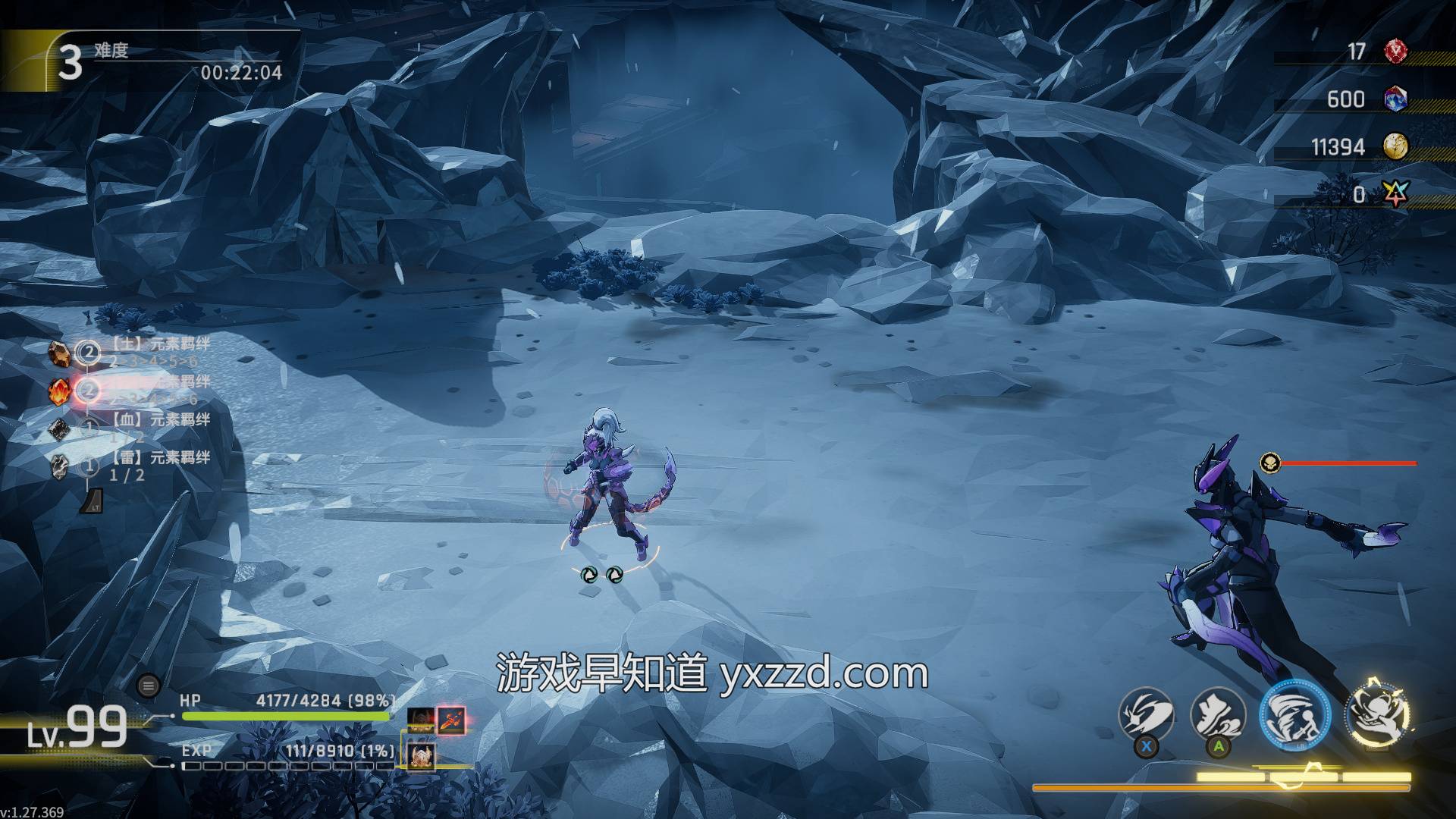Click the blue-red crystal currency icon
Image resolution: width=1456 pixels, height=819 pixels.
(1395, 99)
